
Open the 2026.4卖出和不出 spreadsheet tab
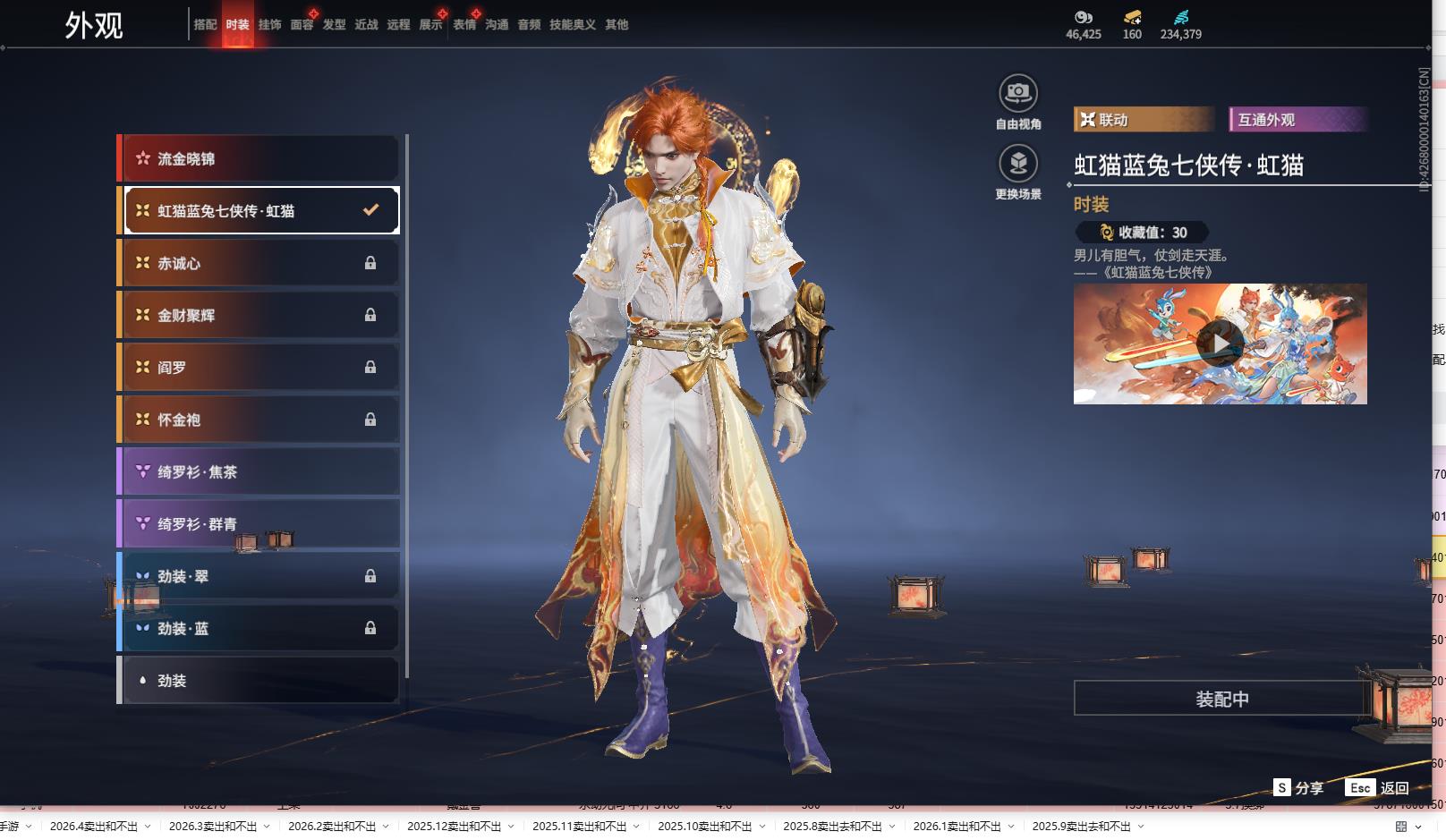pyautogui.click(x=94, y=827)
